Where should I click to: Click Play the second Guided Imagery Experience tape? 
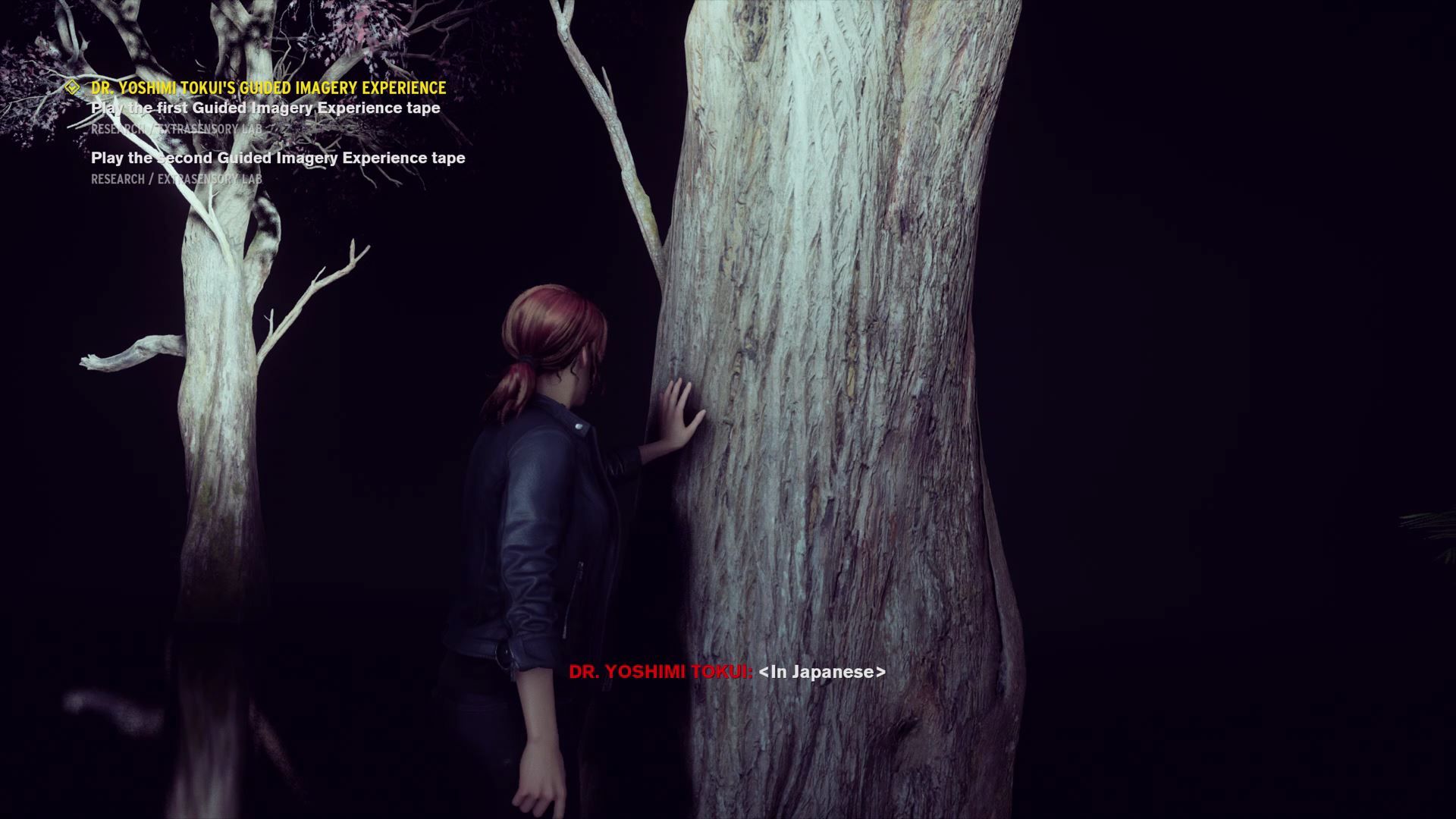[x=278, y=158]
